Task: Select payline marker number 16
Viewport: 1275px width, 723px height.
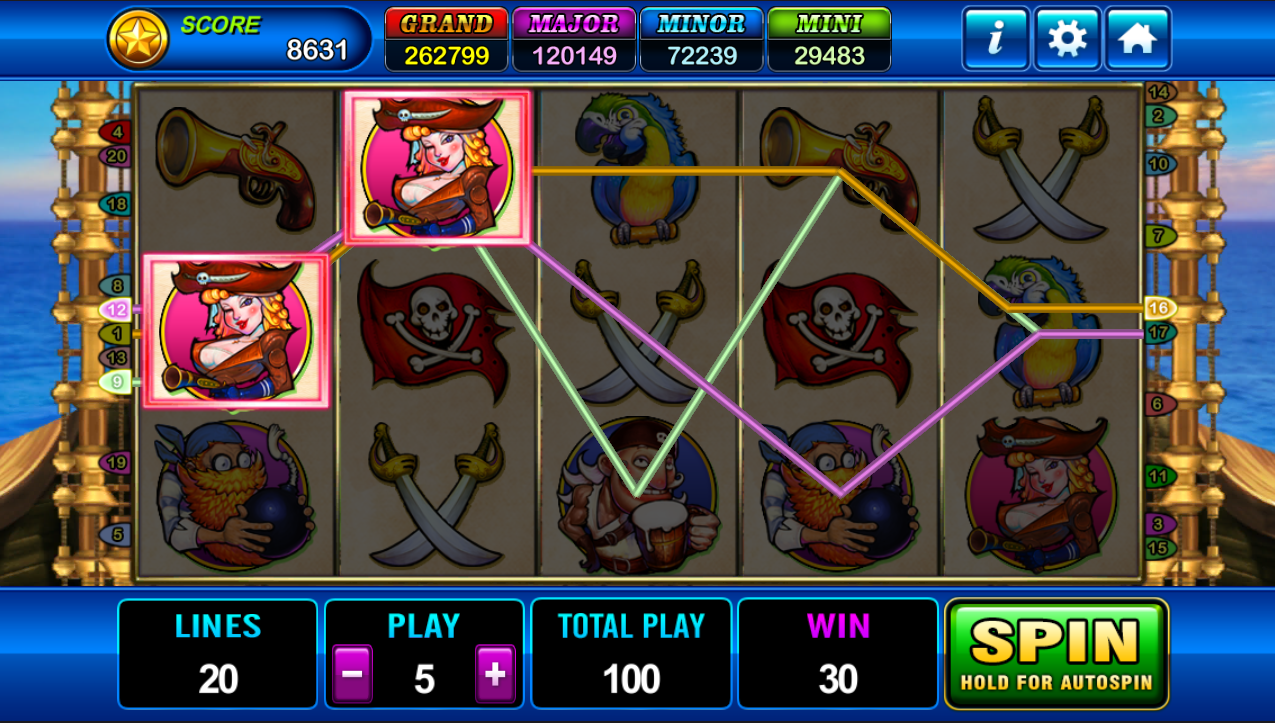Action: click(1160, 308)
